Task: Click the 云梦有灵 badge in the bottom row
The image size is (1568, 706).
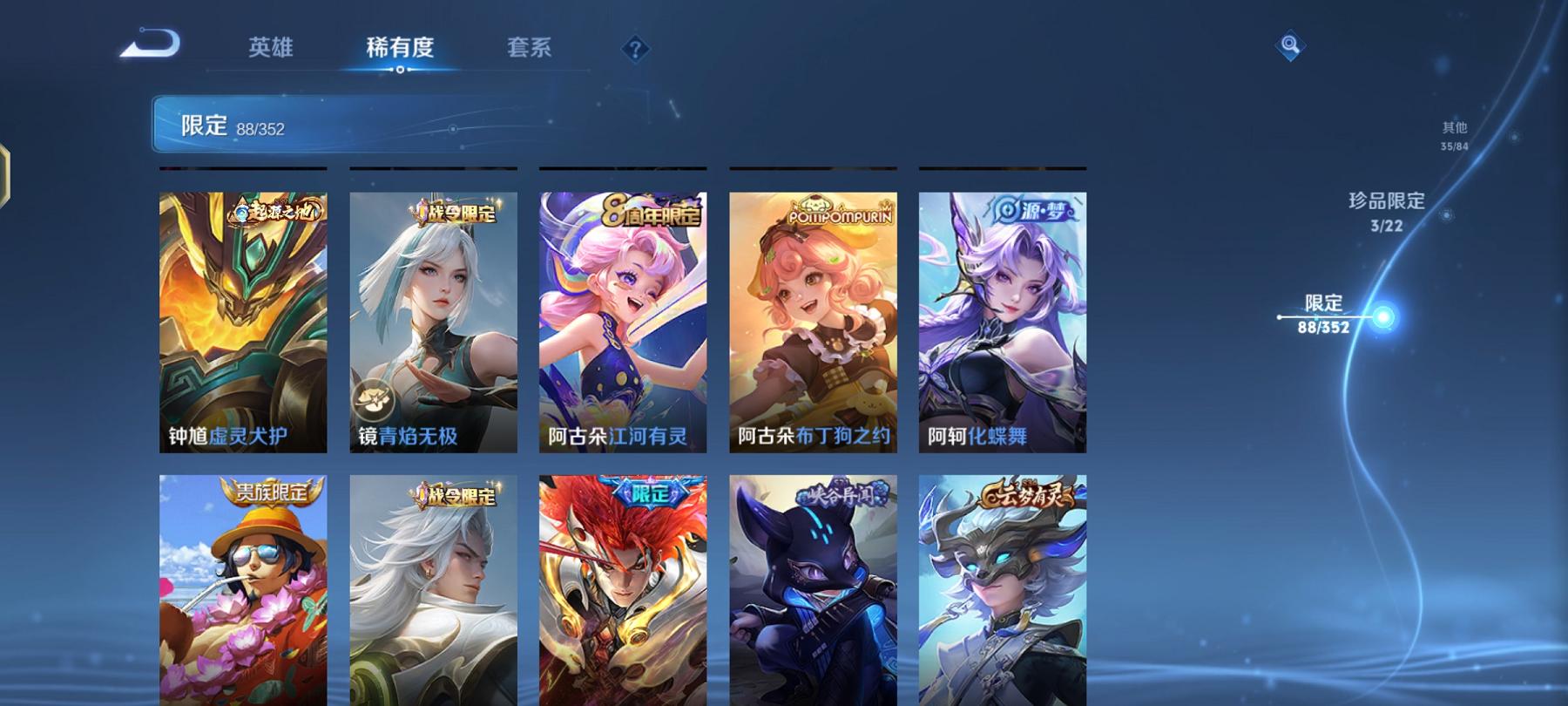Action: (1024, 491)
